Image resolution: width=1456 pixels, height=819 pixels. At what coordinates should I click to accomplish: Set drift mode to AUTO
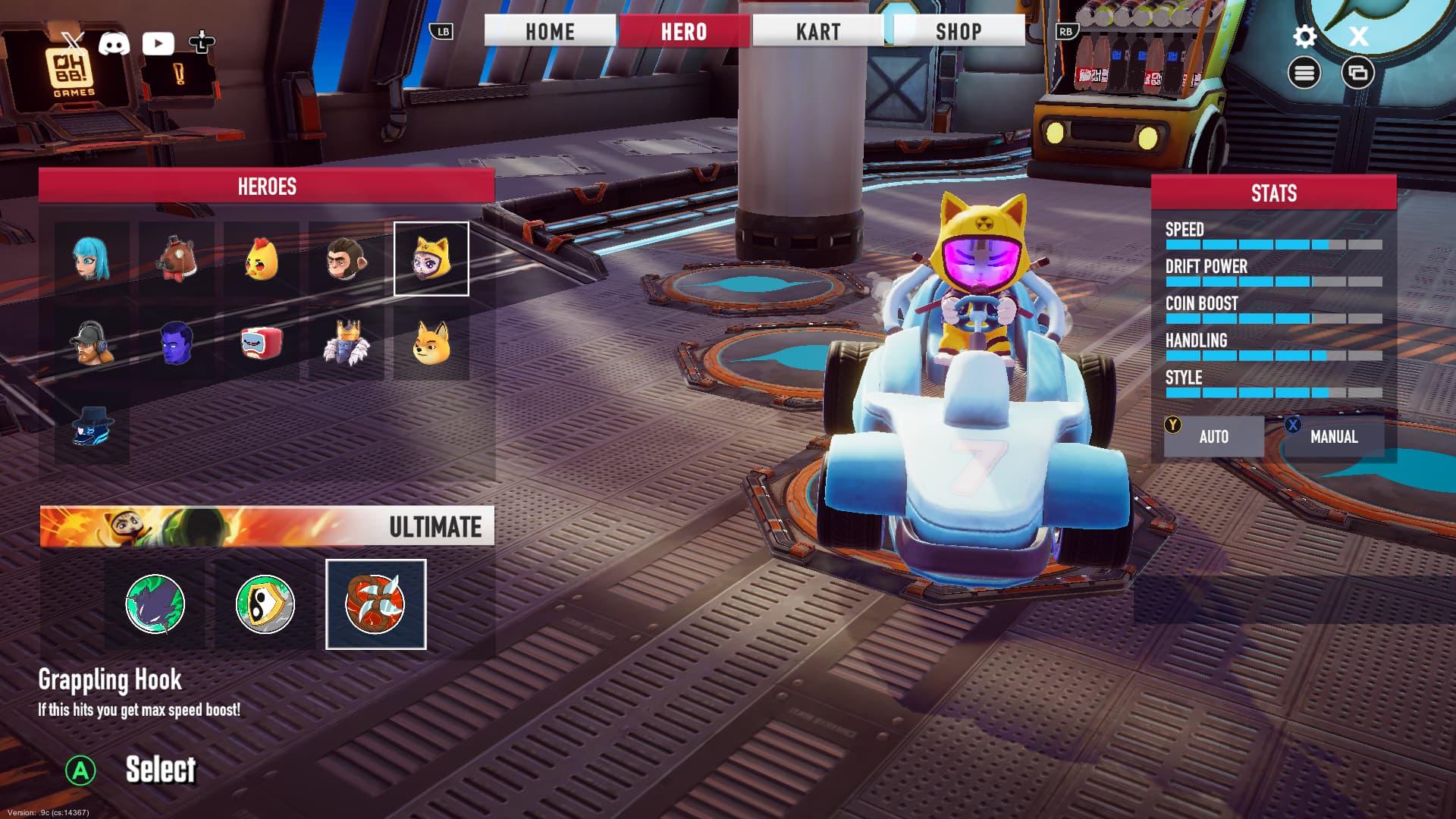tap(1213, 437)
